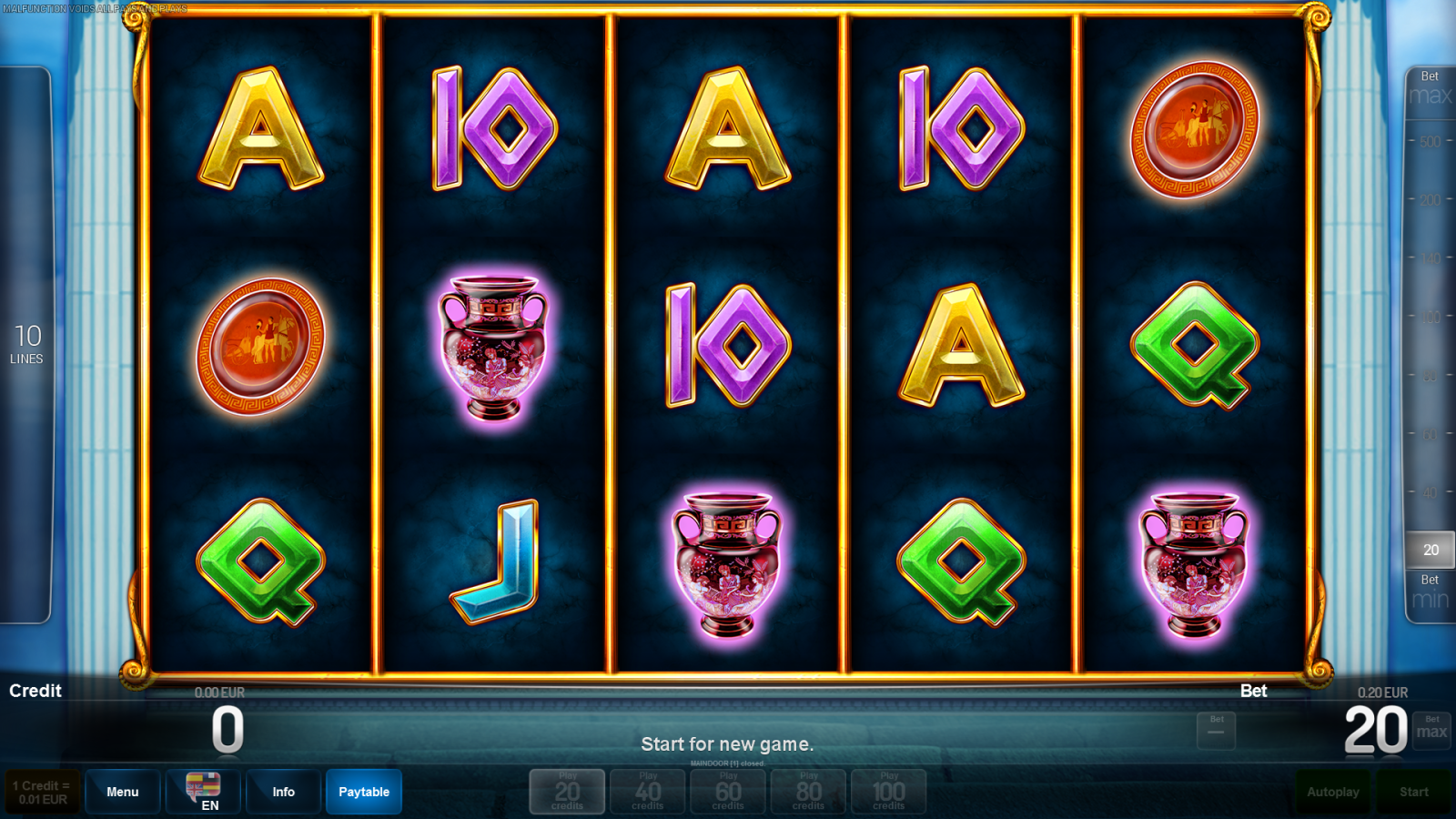1456x819 pixels.
Task: Decrease the bet with the Bet minus button
Action: click(1216, 730)
